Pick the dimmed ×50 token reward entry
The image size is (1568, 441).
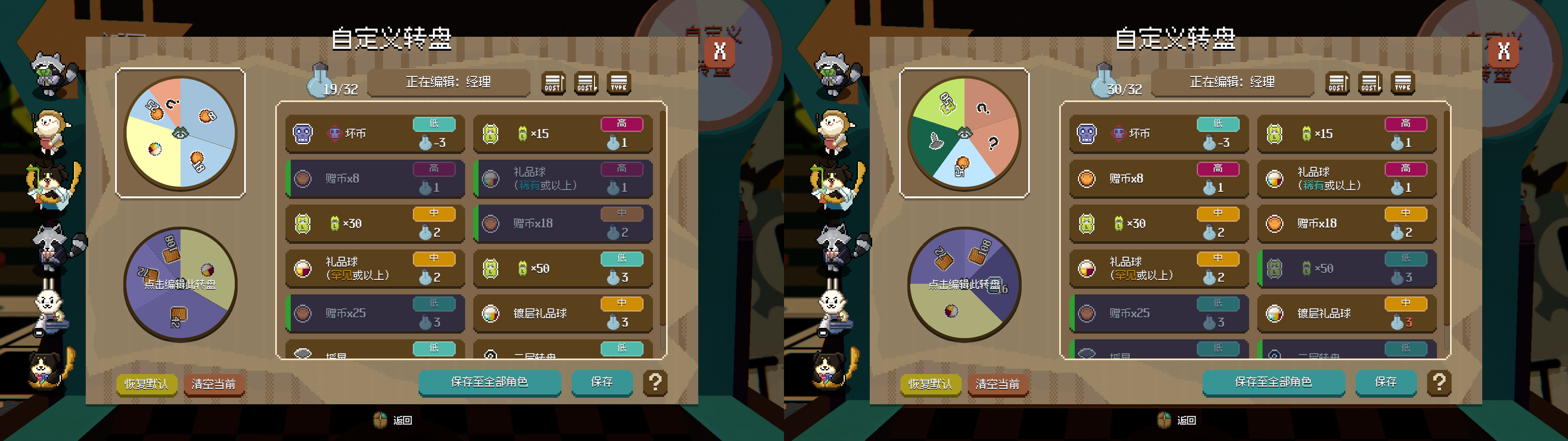(x=1347, y=269)
